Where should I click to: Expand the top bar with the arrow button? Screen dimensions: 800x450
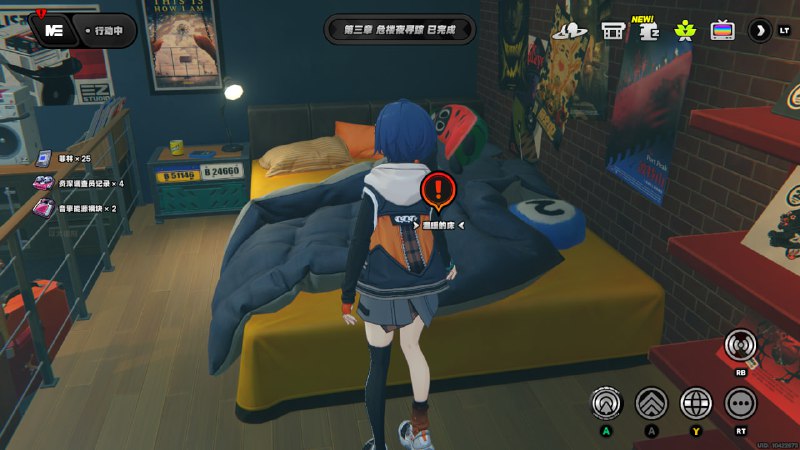coord(760,30)
